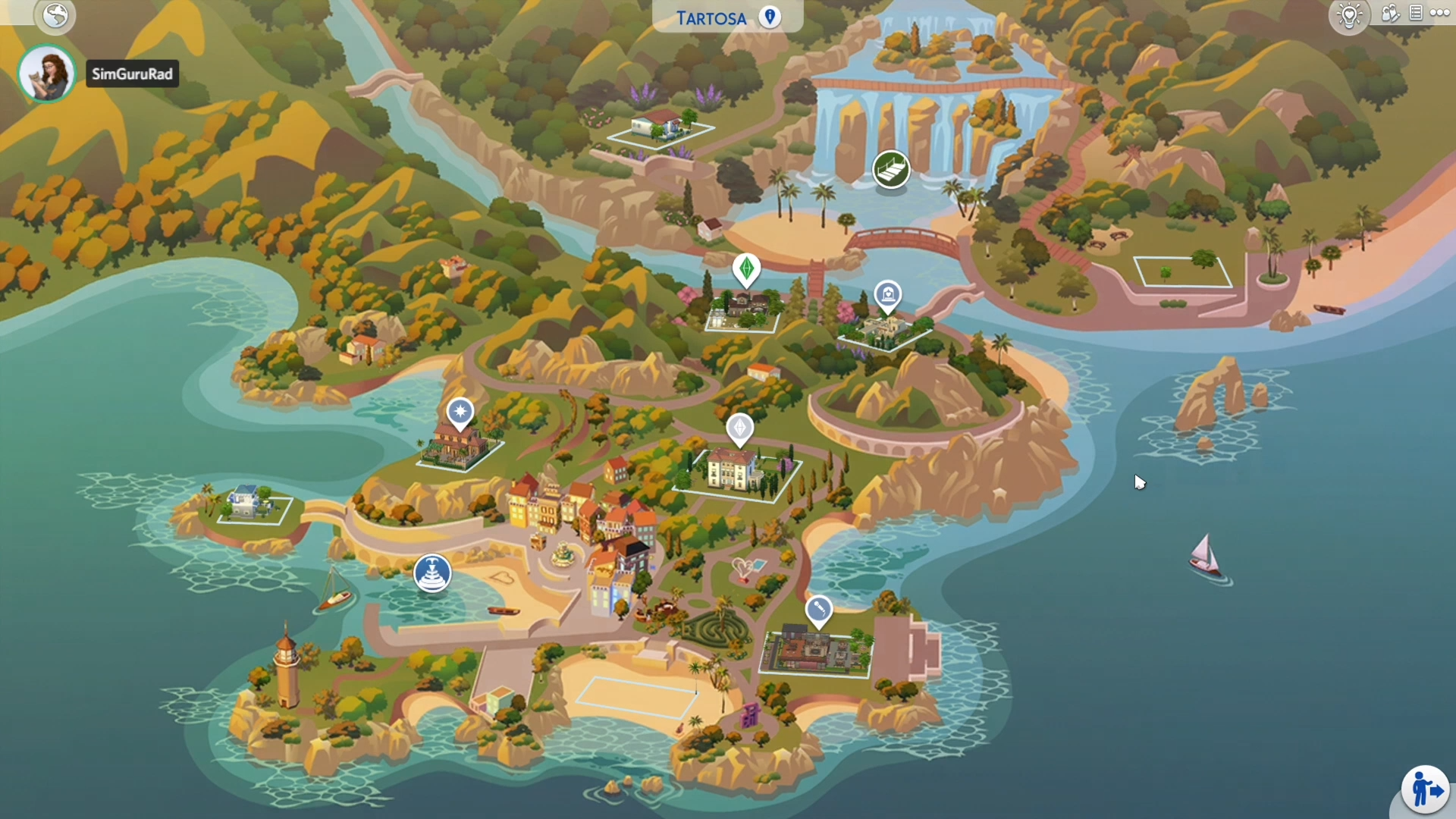This screenshot has width=1456, height=819.
Task: Open the lightbulb heart tips button
Action: (x=1350, y=15)
